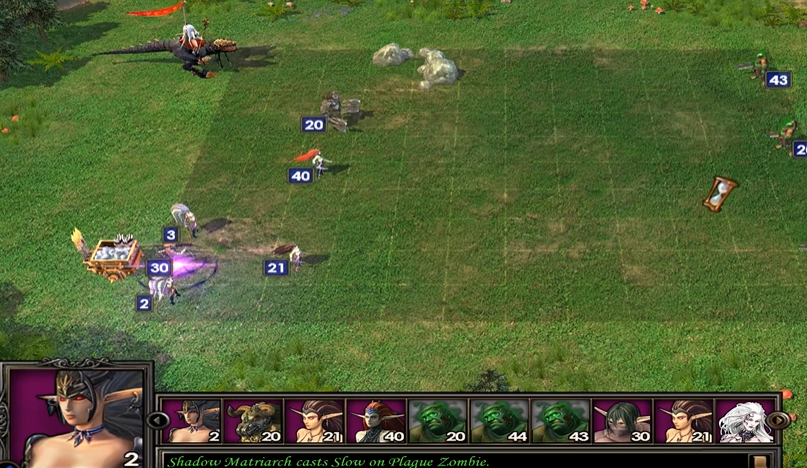The height and width of the screenshot is (468, 807).
Task: Select the initiative bar portrait with count 2
Action: (191, 421)
